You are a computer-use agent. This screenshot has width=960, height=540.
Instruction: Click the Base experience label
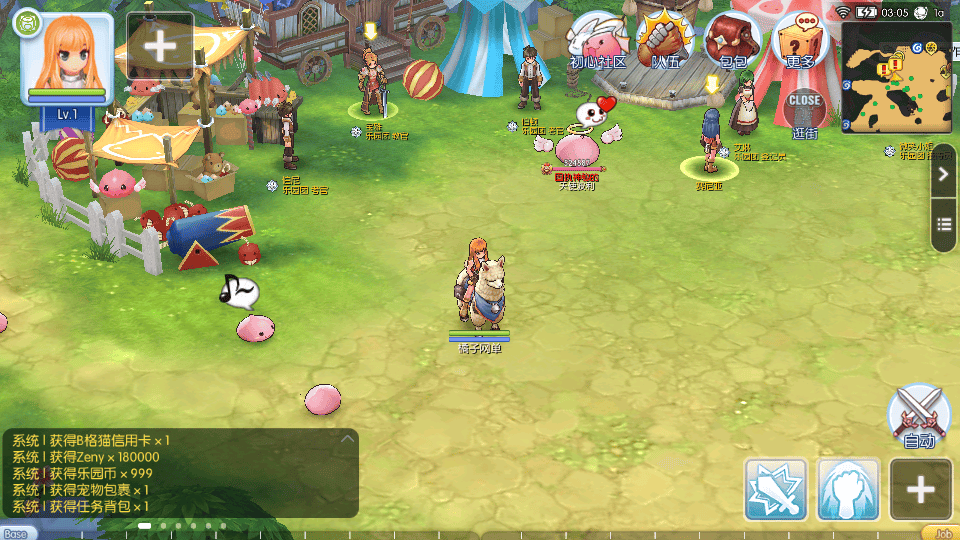[x=18, y=533]
